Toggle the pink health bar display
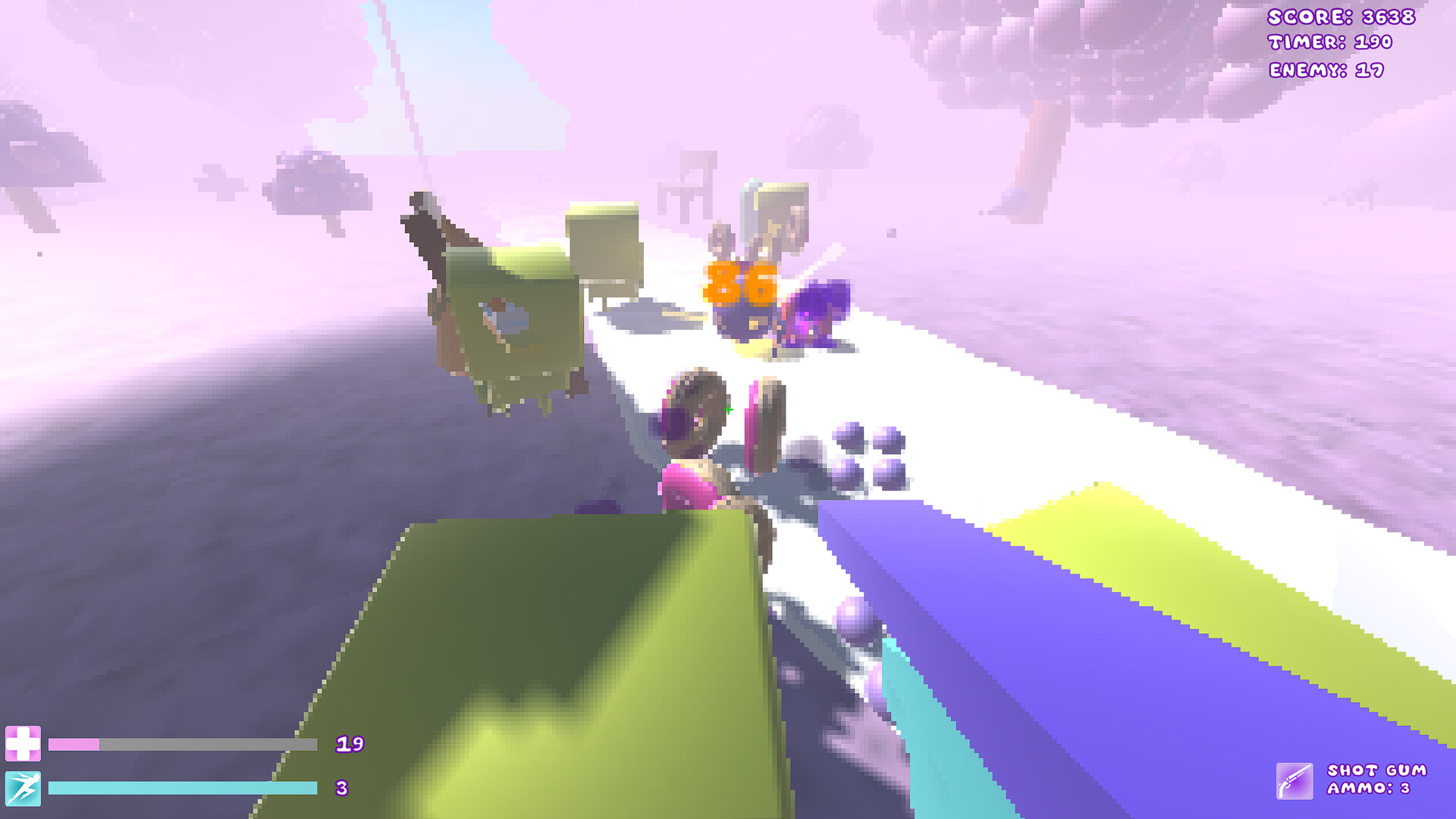Viewport: 1456px width, 819px height. coord(182,745)
